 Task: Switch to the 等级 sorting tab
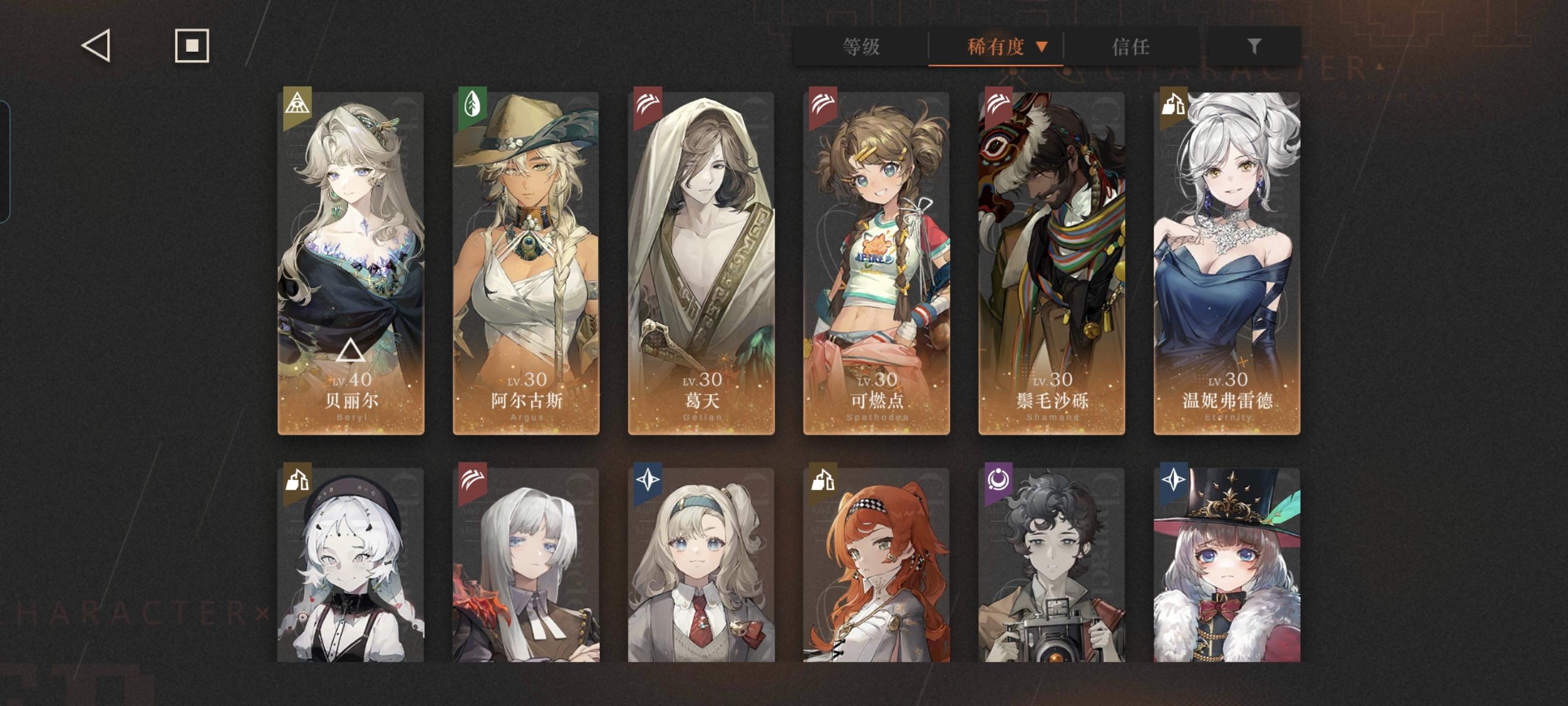[860, 47]
